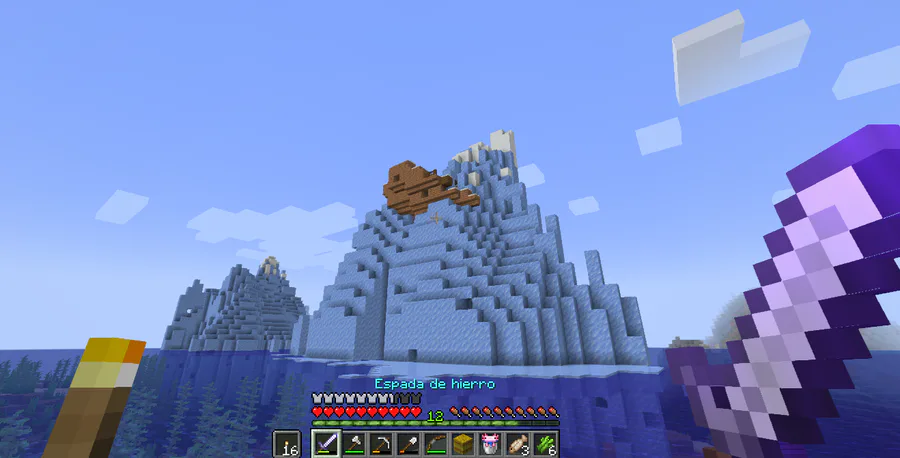
Task: Click the offhand torch slot
Action: (286, 444)
